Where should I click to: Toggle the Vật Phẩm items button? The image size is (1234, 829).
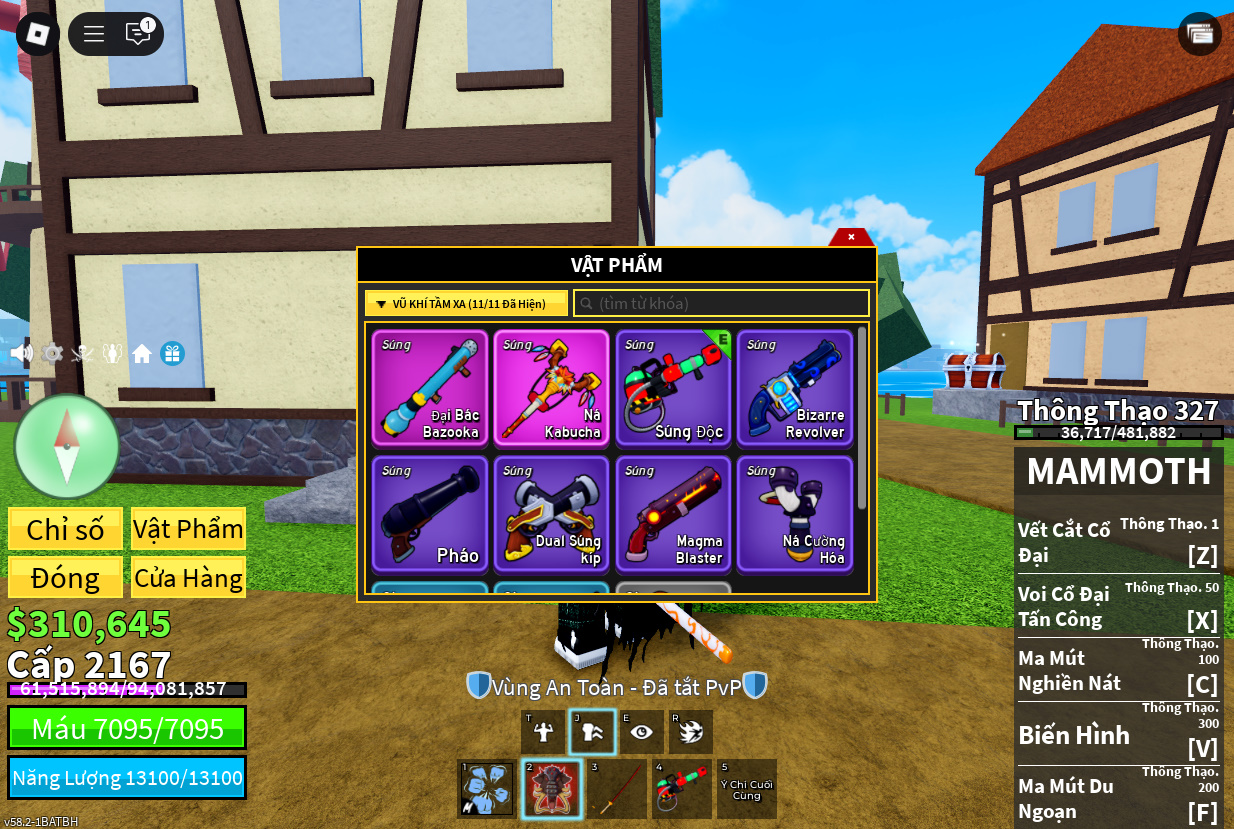(188, 529)
